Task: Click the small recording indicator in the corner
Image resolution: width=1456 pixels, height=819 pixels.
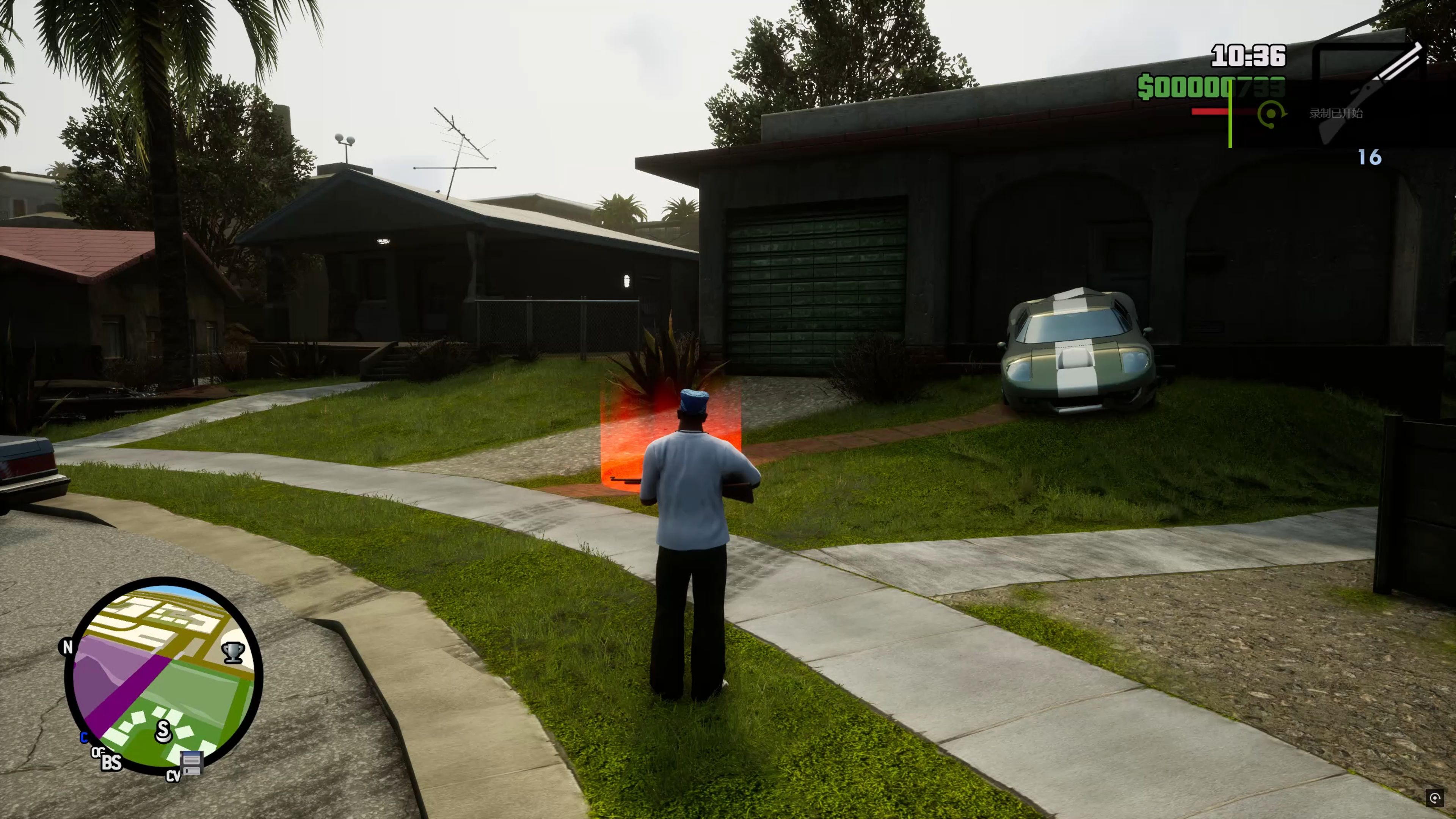Action: [x=1434, y=797]
